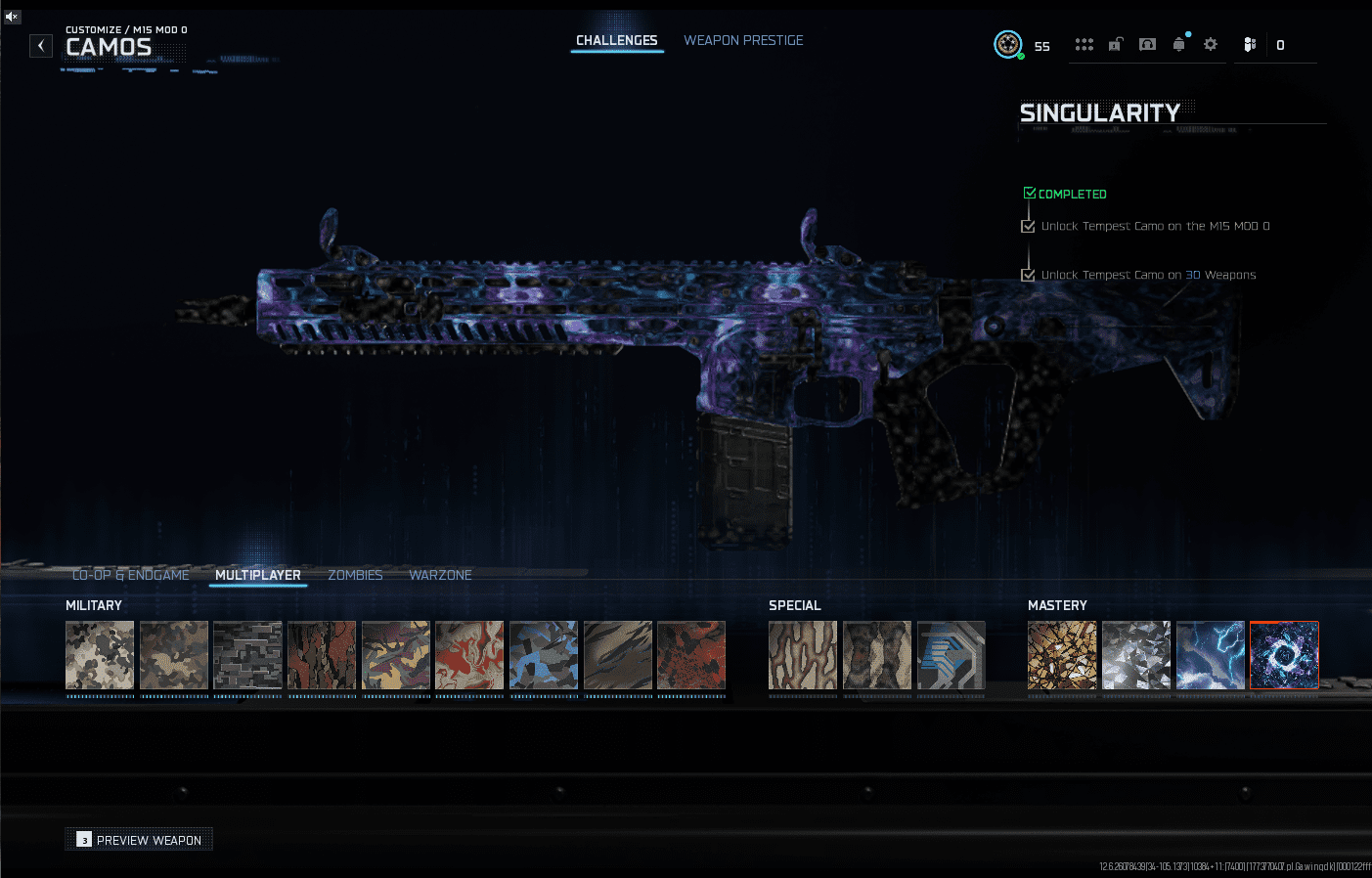Select the Co-op & Endgame tab
The height and width of the screenshot is (878, 1372).
click(131, 575)
